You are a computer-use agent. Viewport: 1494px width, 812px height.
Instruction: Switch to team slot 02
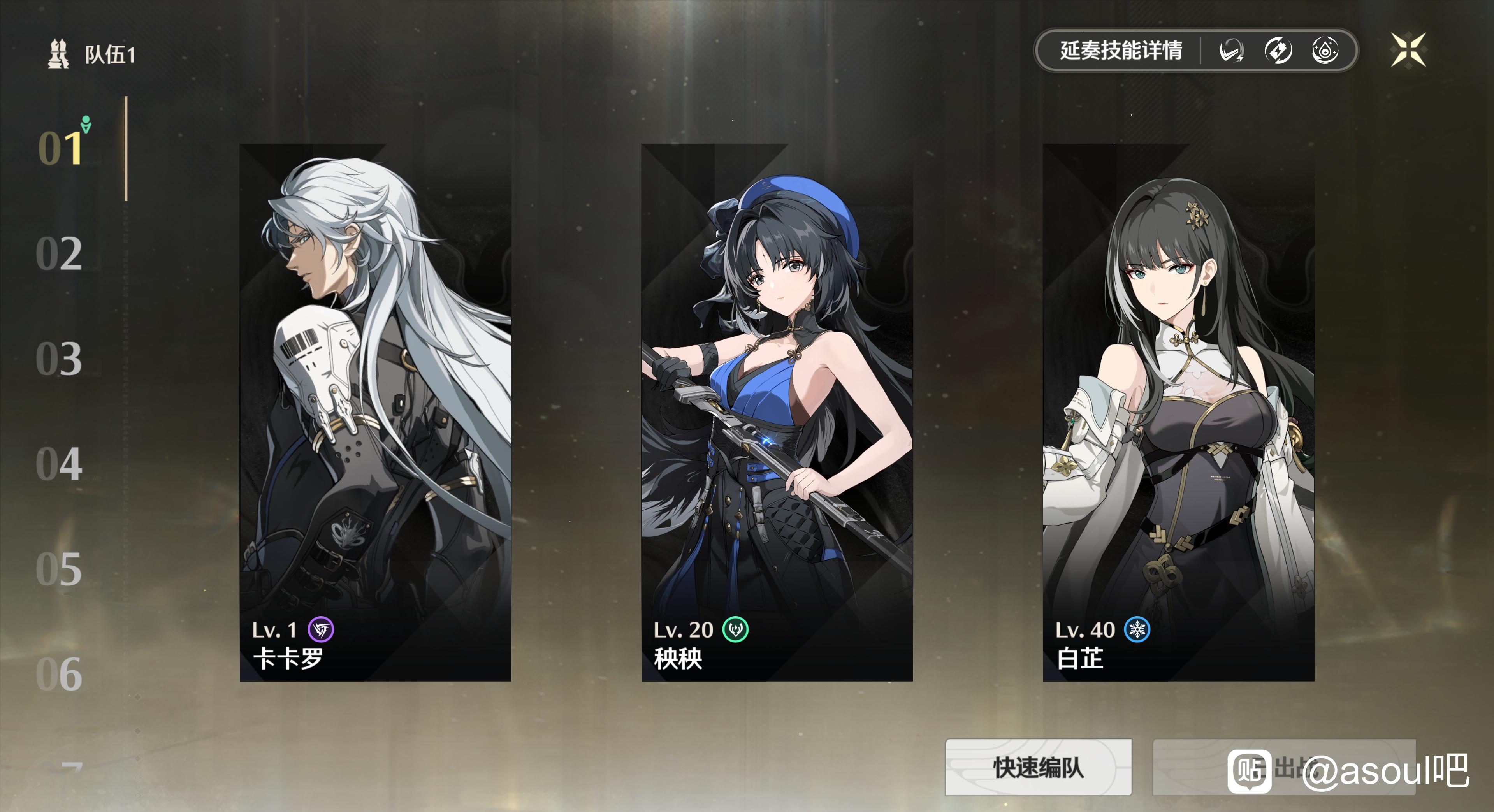[x=59, y=253]
